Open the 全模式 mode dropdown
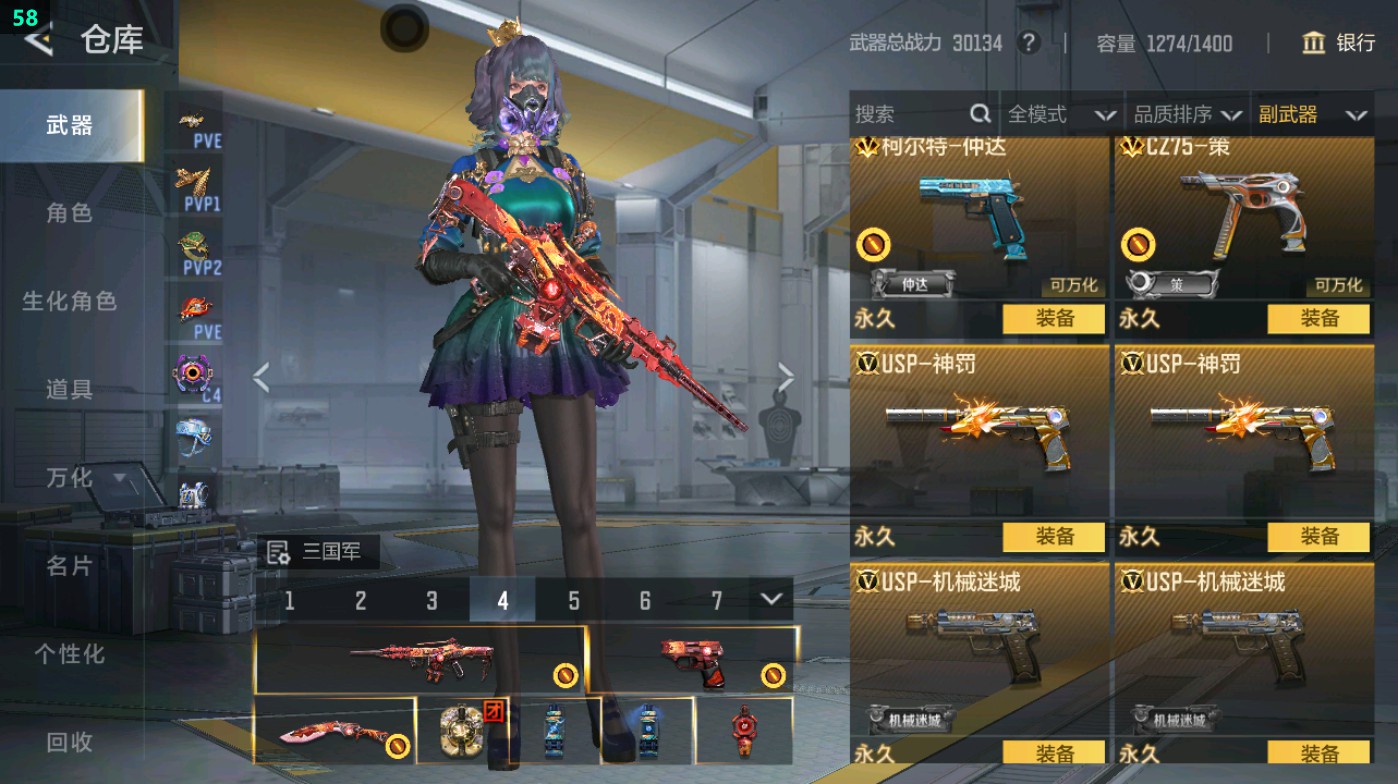The image size is (1398, 784). 1060,115
